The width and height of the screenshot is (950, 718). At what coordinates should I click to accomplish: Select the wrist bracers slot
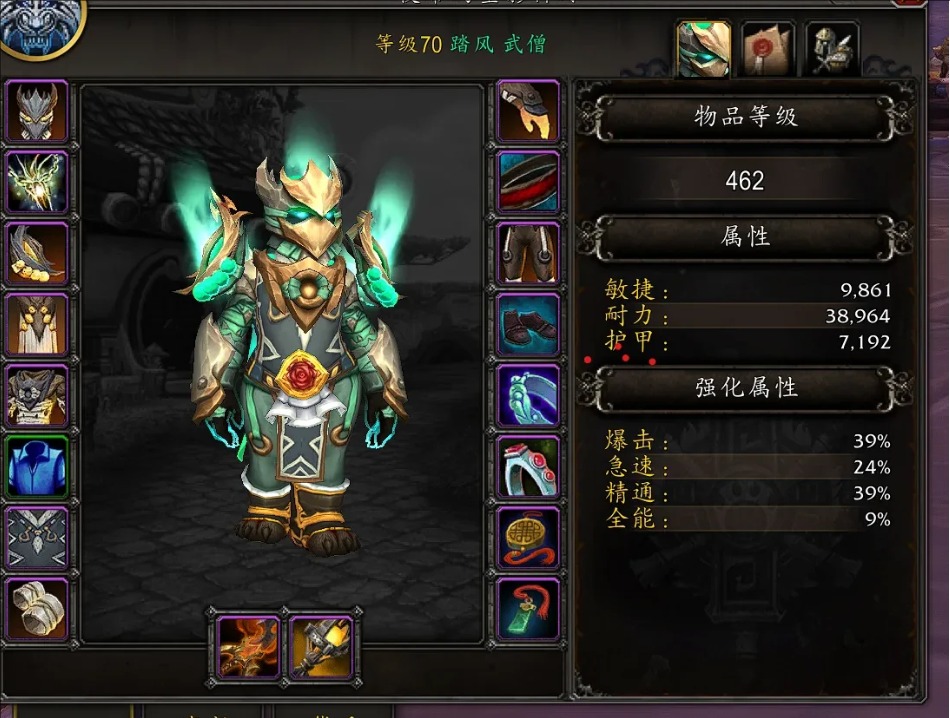pyautogui.click(x=38, y=608)
